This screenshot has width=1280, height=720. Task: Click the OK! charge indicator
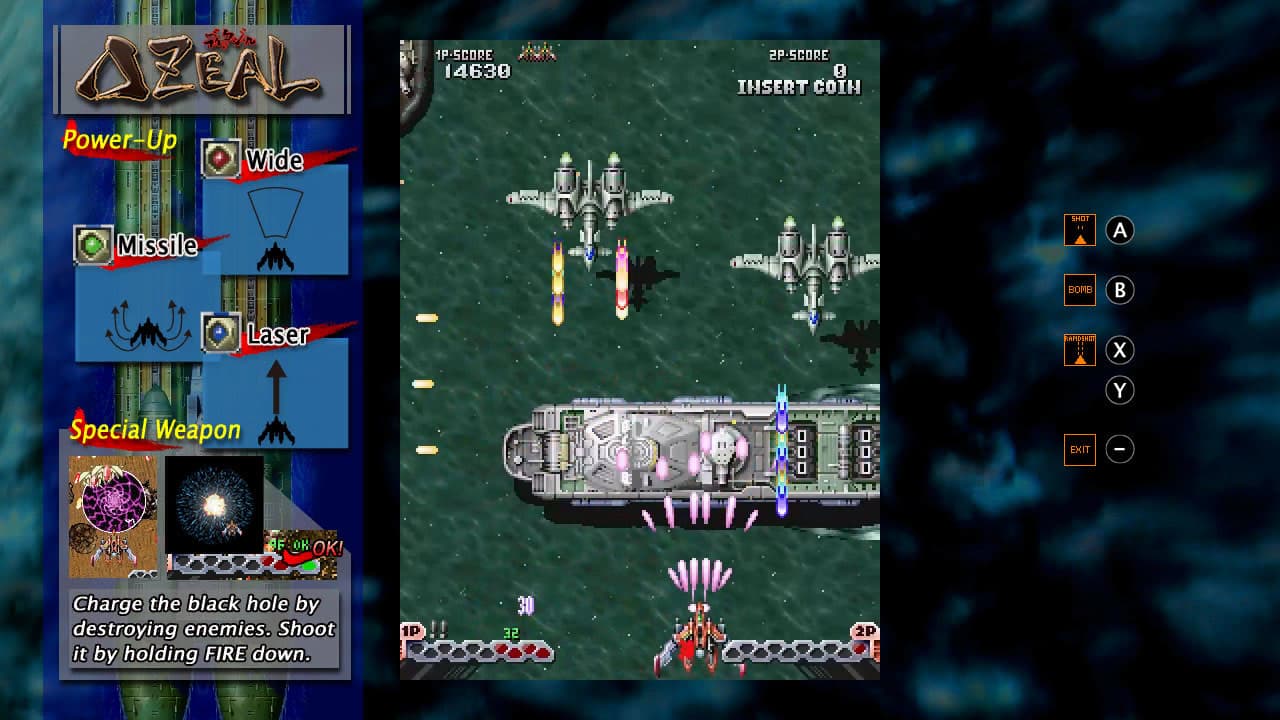tap(327, 547)
